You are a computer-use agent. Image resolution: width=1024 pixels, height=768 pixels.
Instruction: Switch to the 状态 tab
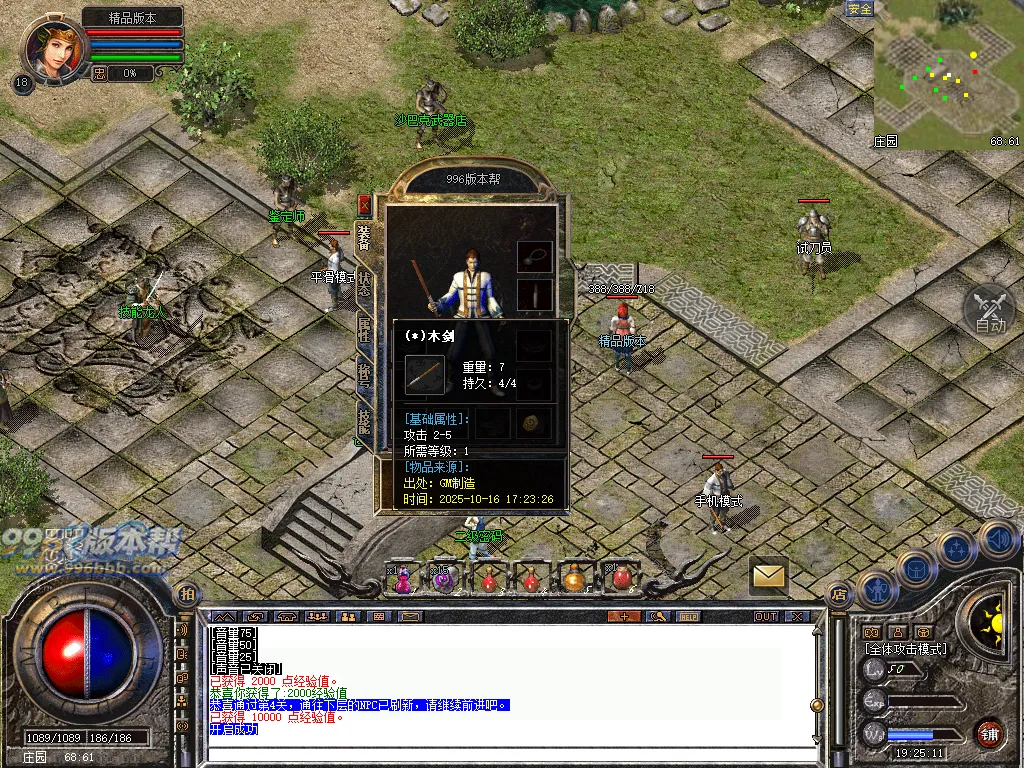[x=365, y=283]
